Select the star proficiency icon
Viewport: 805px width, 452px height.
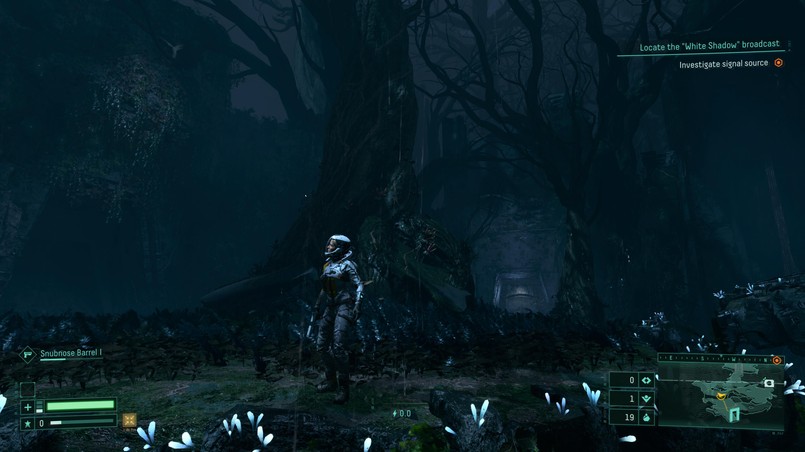tap(28, 424)
